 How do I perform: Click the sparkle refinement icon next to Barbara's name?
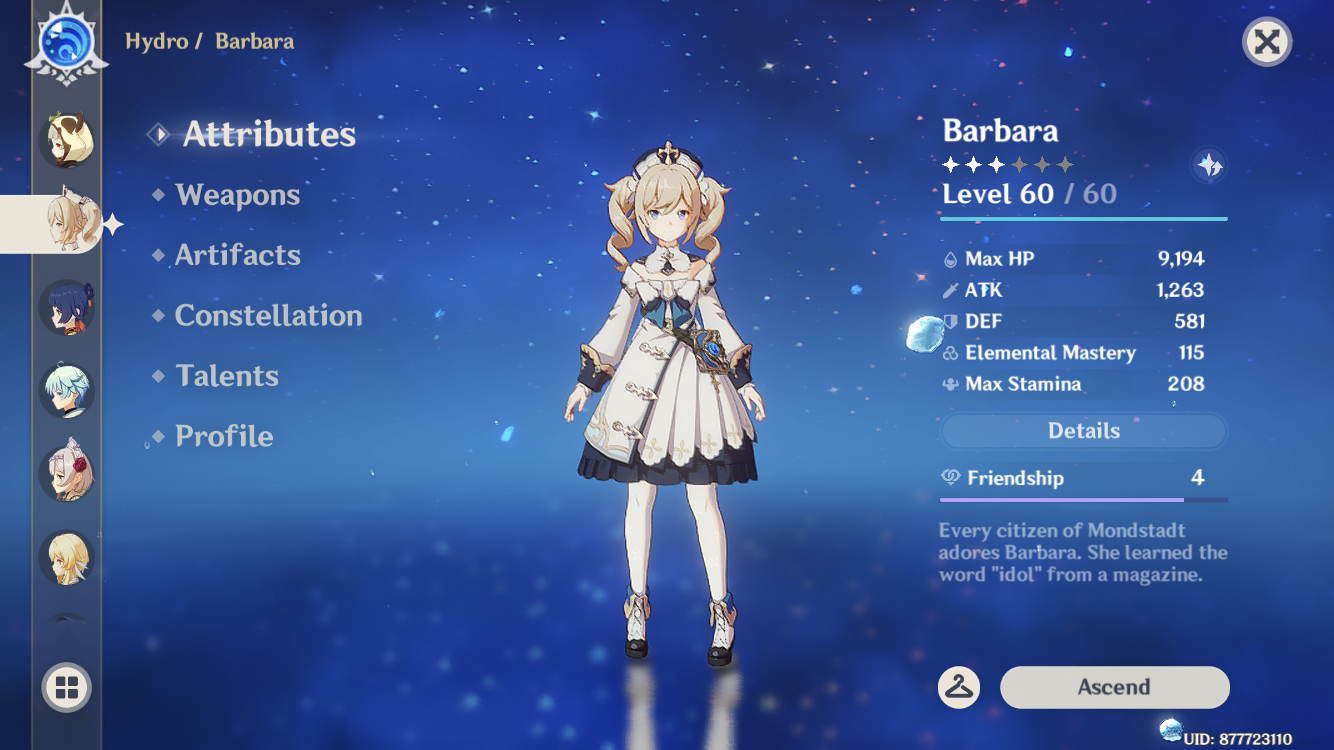click(x=1210, y=165)
